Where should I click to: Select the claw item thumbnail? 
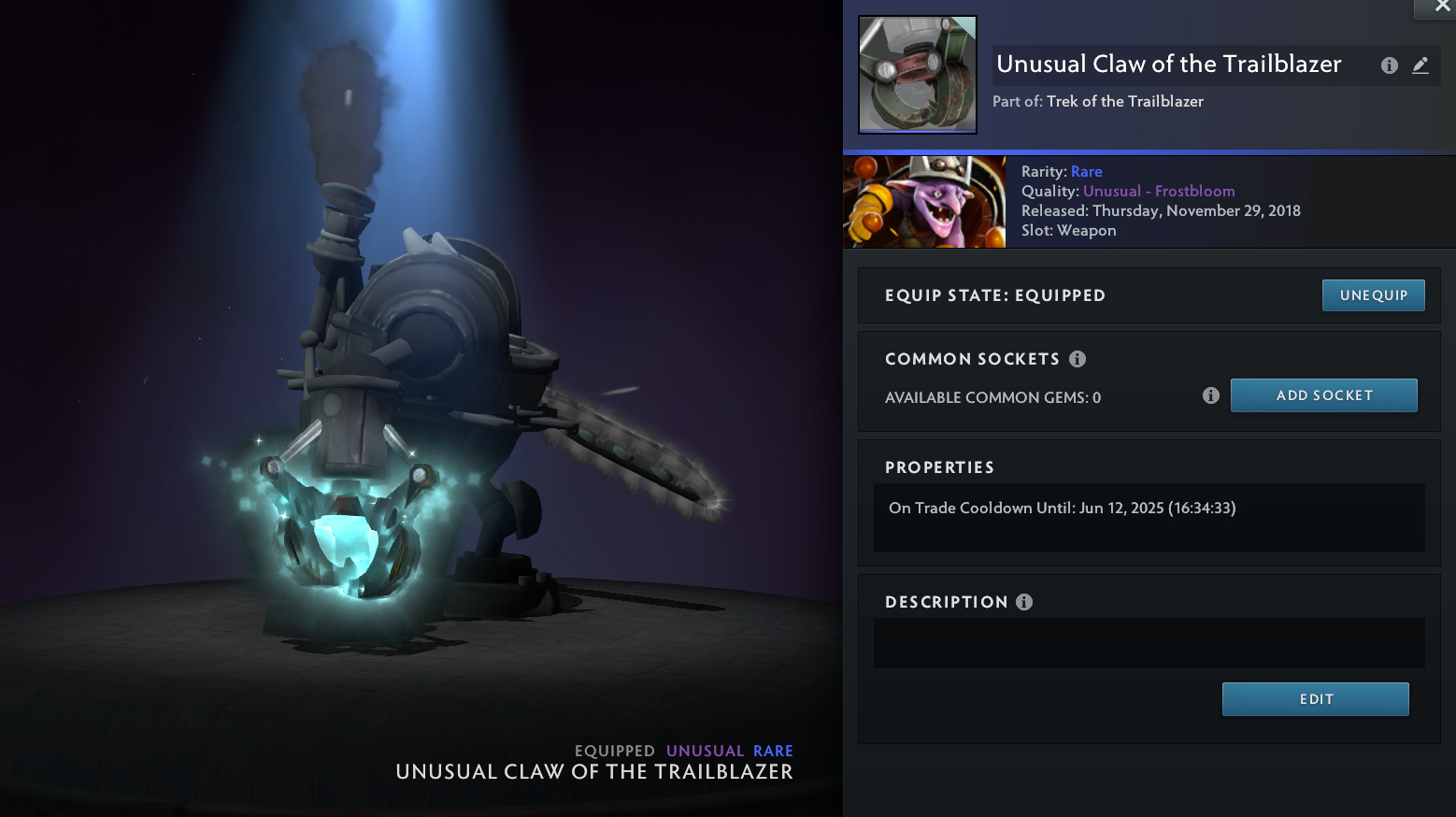pyautogui.click(x=918, y=75)
